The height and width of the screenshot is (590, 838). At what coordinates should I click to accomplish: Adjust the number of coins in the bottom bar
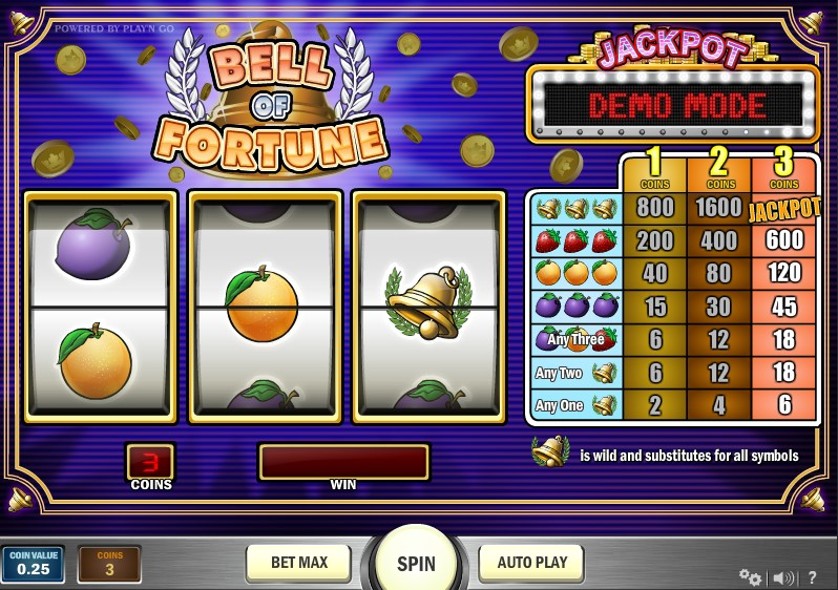(x=110, y=564)
